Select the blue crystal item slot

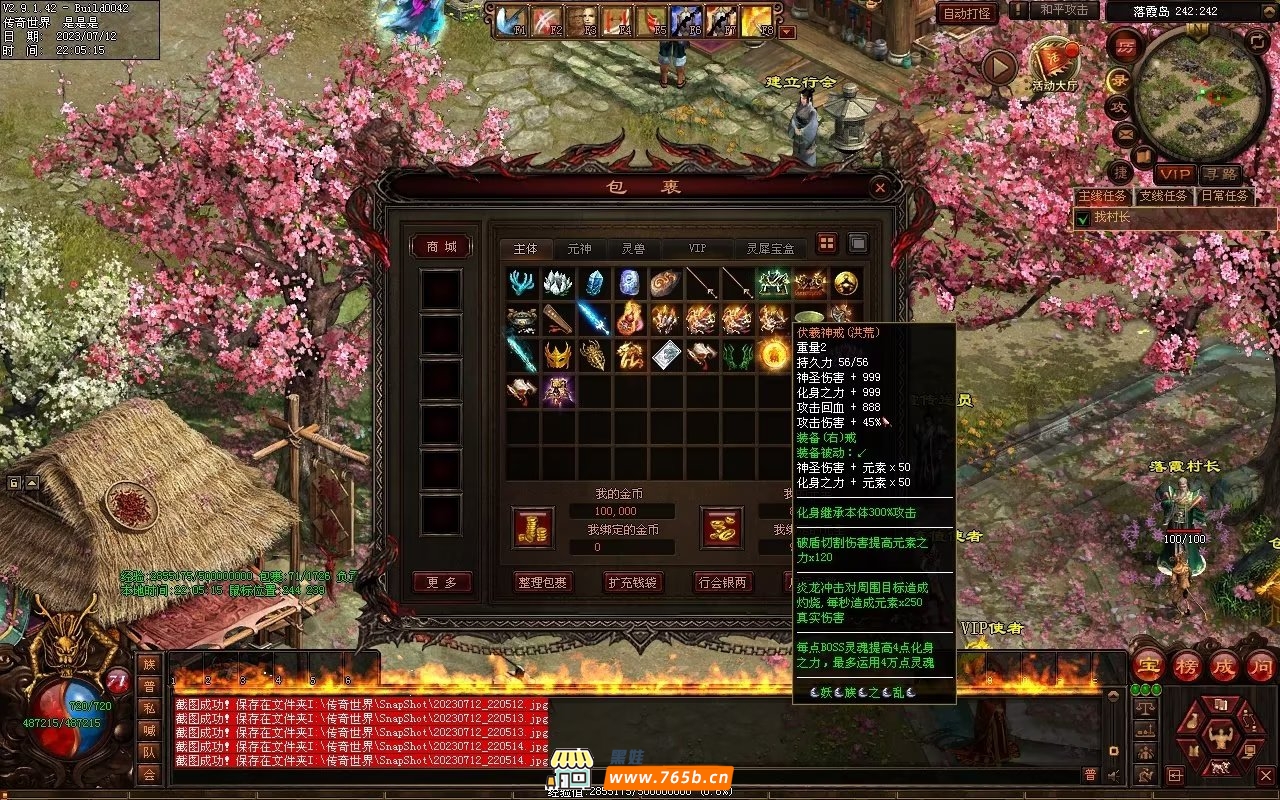pos(594,283)
